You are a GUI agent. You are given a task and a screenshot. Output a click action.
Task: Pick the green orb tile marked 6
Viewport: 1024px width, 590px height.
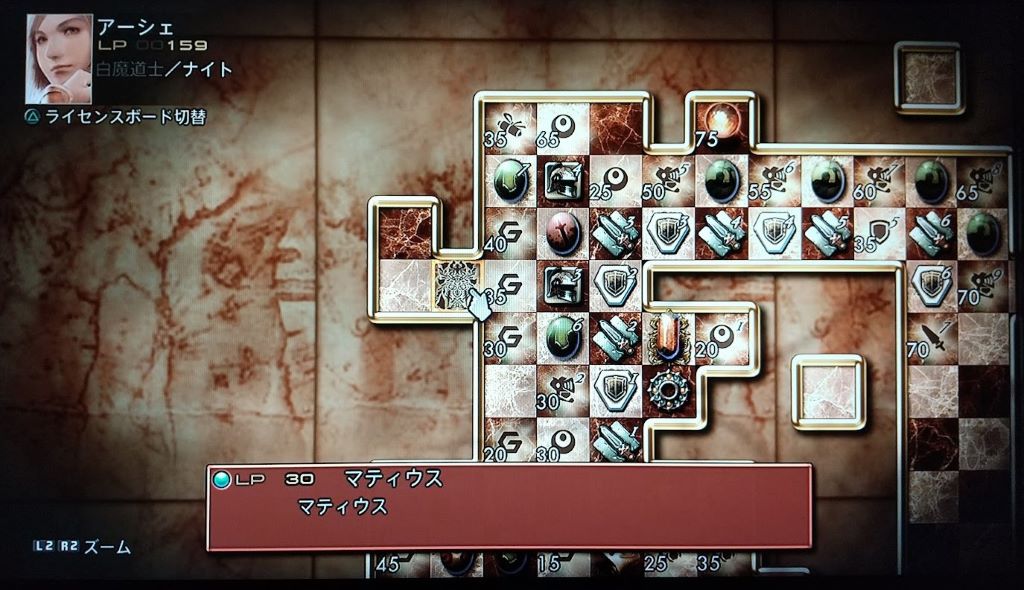click(x=563, y=337)
